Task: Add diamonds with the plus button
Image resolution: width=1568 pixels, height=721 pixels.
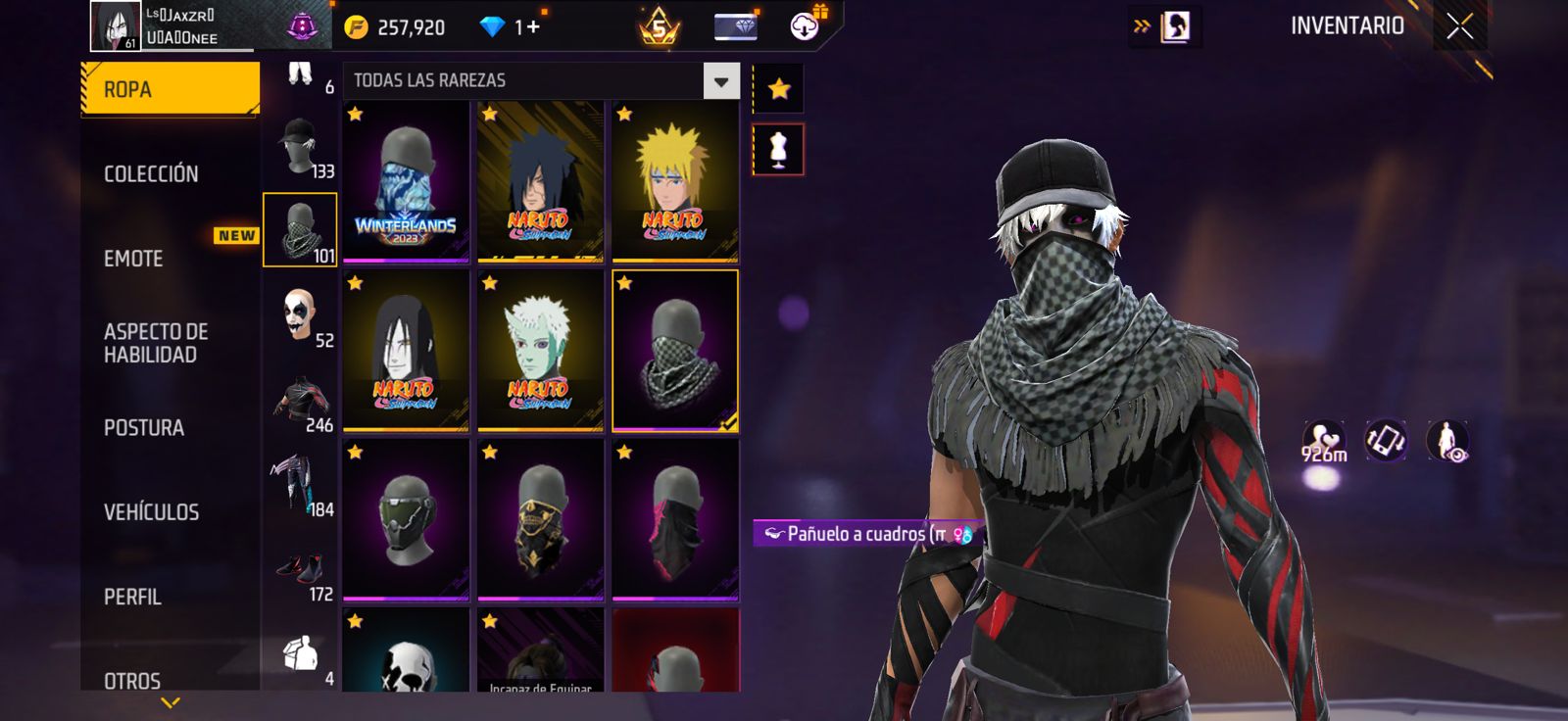Action: 533,27
